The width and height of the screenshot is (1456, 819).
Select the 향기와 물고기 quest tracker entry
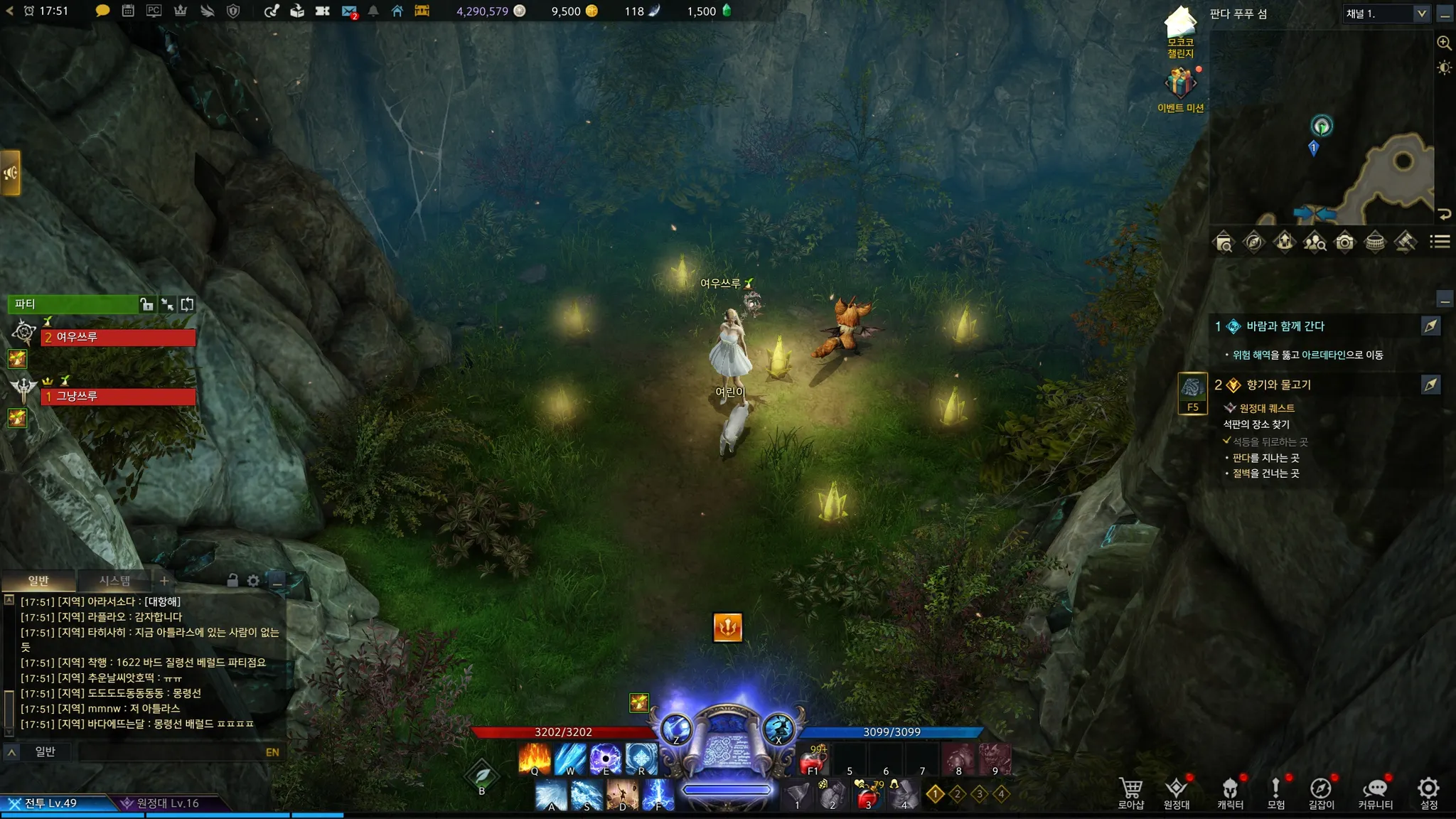(1278, 385)
